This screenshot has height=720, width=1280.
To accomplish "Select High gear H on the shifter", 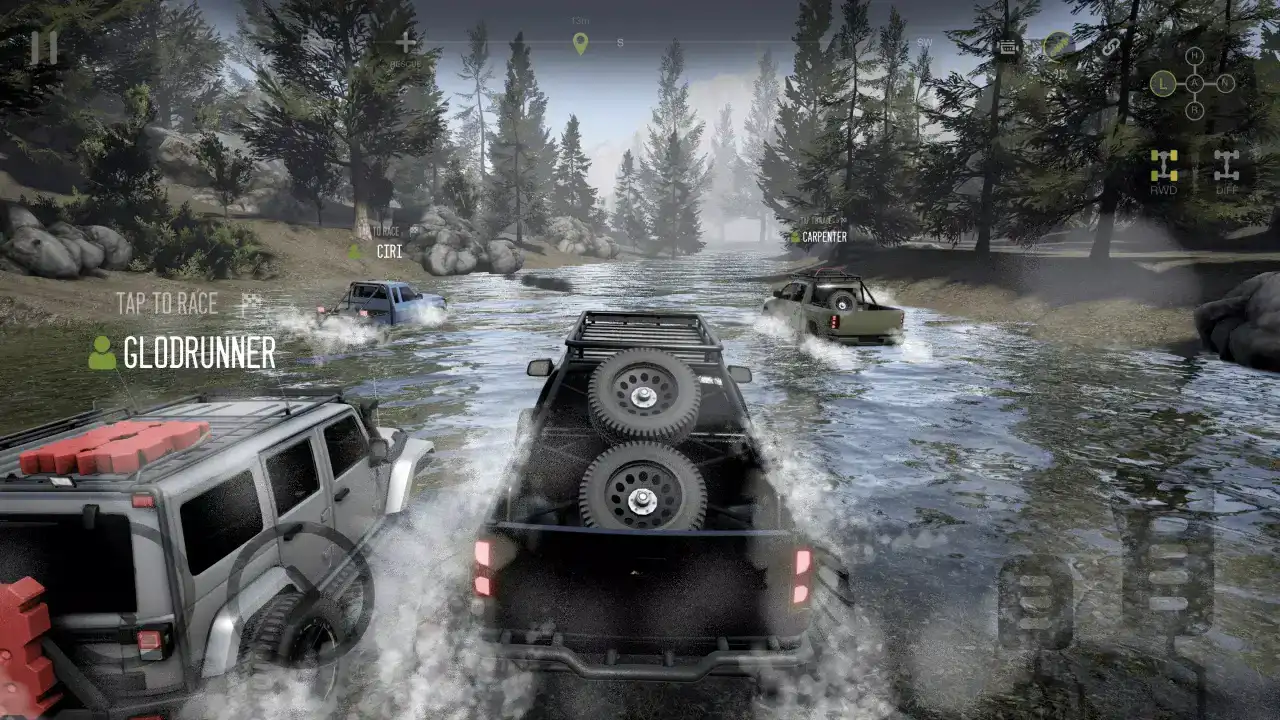I will (1195, 55).
